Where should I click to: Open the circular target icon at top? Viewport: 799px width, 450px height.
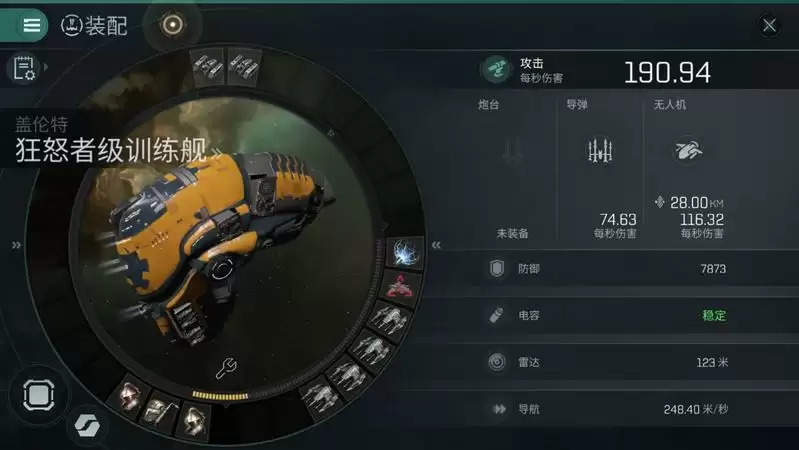click(x=172, y=25)
